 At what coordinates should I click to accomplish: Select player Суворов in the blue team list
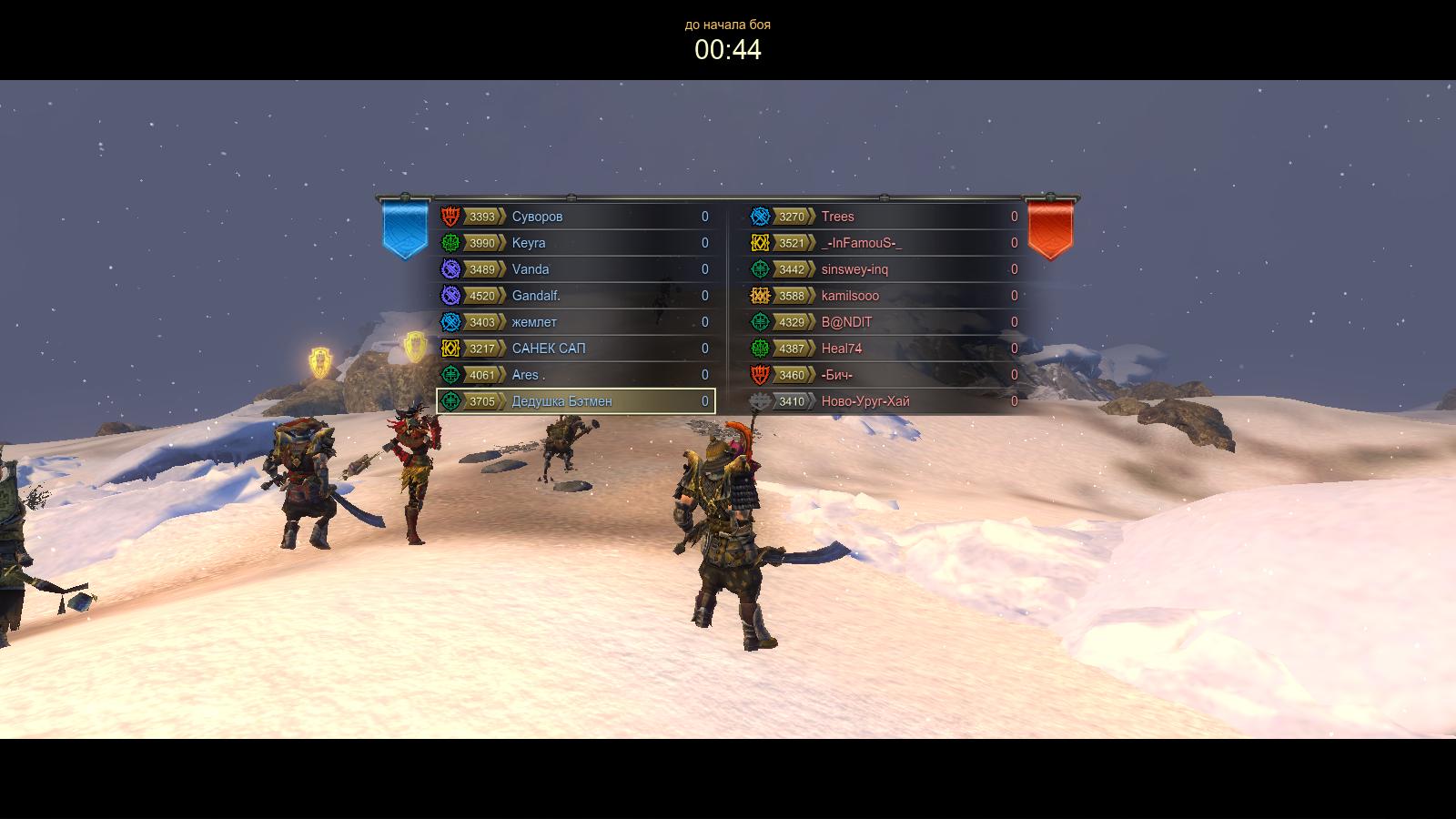pos(575,217)
